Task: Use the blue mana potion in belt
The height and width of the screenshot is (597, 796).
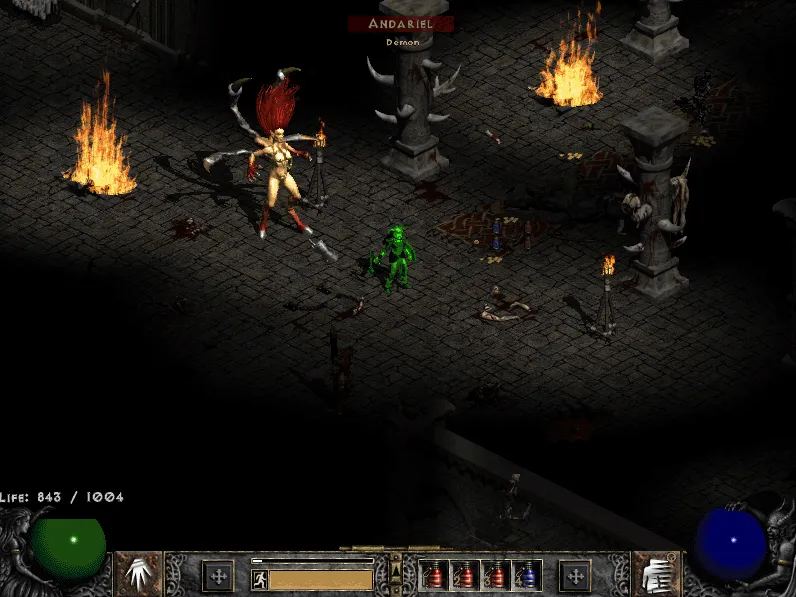Action: point(528,575)
